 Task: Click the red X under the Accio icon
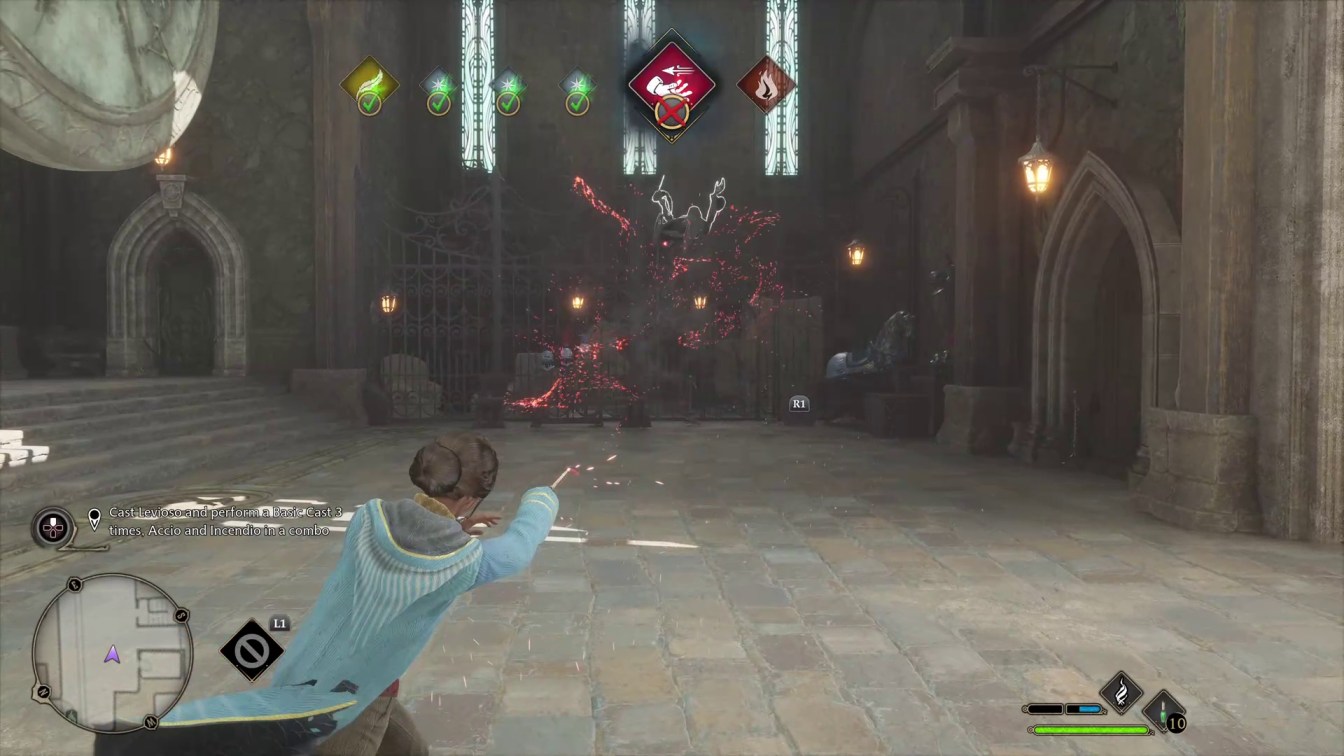click(x=671, y=111)
